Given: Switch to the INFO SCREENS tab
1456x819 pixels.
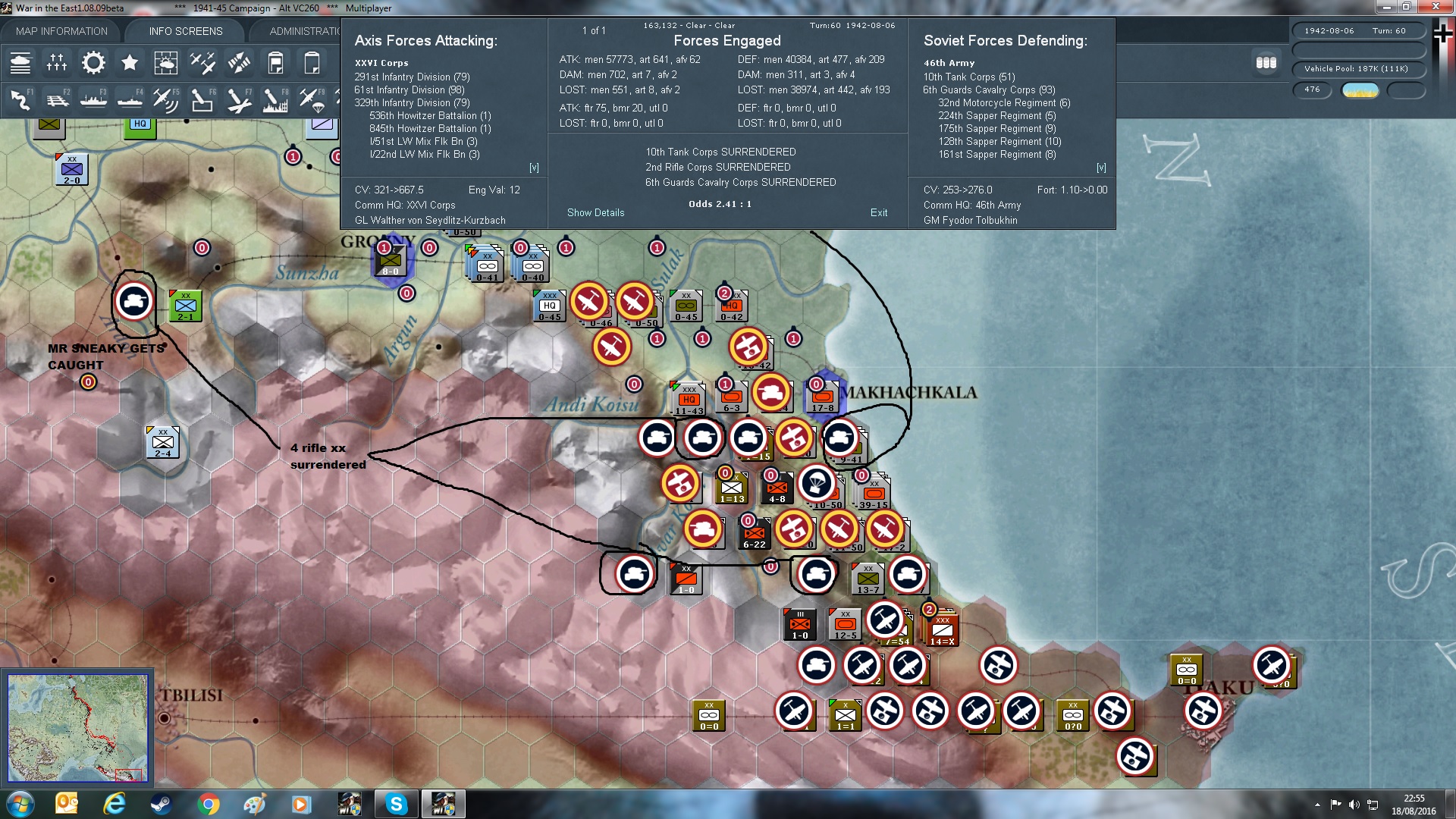Looking at the screenshot, I should point(184,31).
